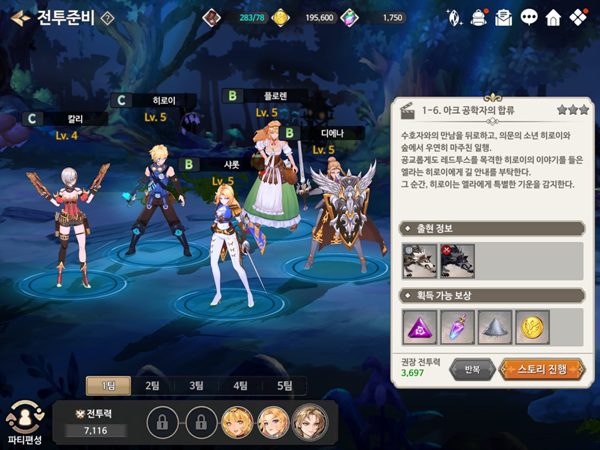Inspect the gold coin reward item

point(529,325)
